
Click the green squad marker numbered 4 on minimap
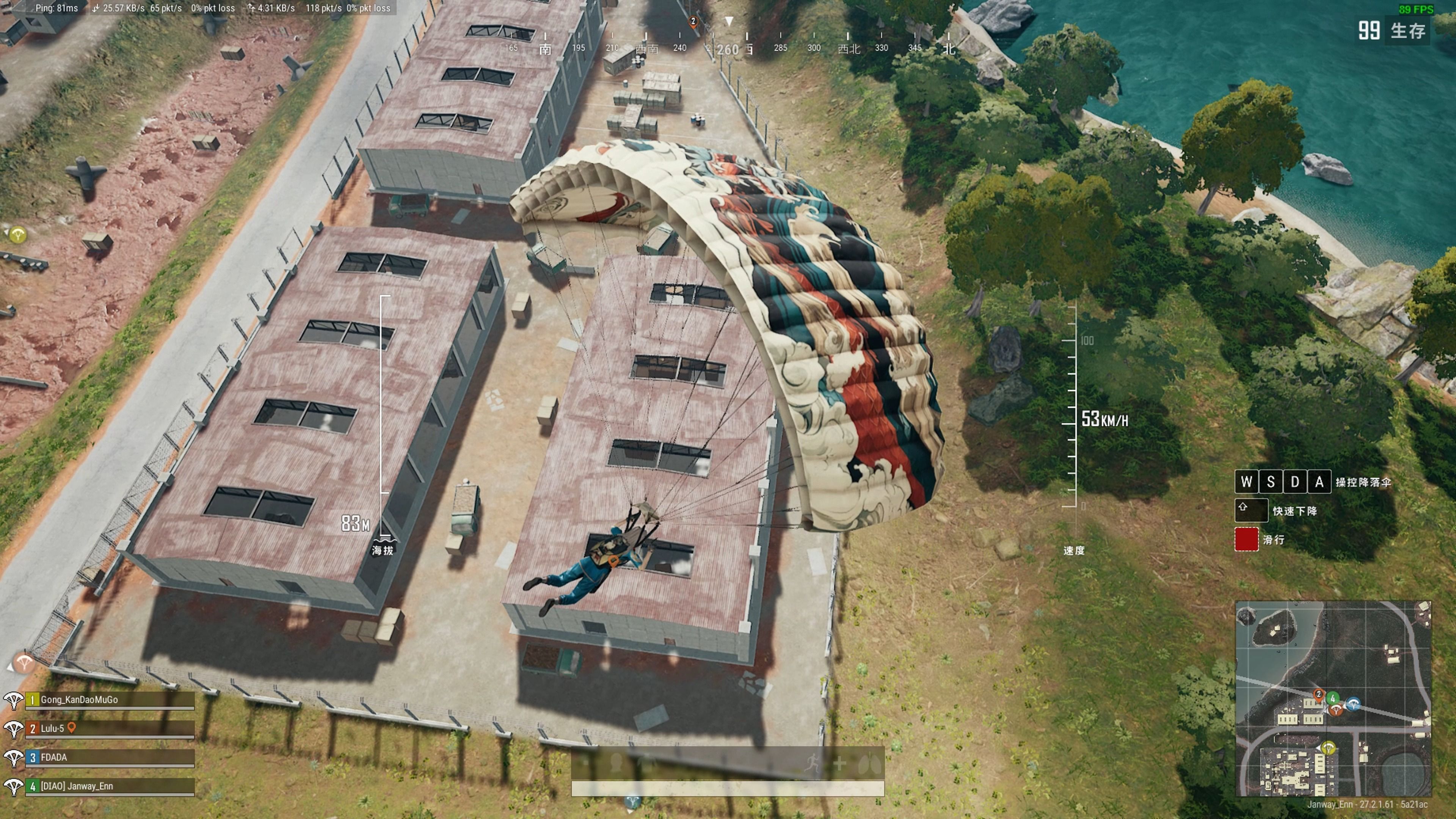coord(1333,698)
